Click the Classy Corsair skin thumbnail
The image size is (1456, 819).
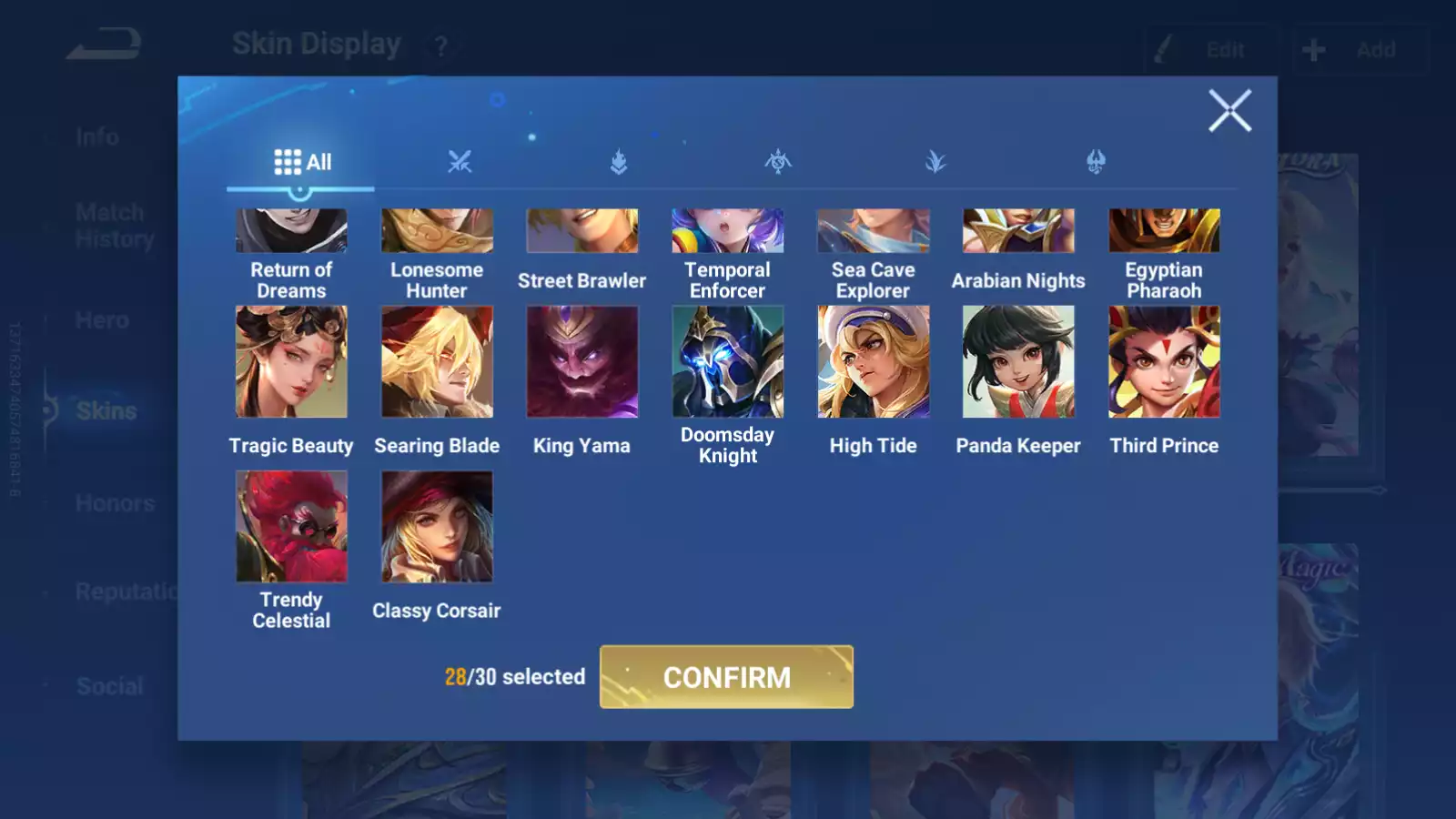(437, 525)
